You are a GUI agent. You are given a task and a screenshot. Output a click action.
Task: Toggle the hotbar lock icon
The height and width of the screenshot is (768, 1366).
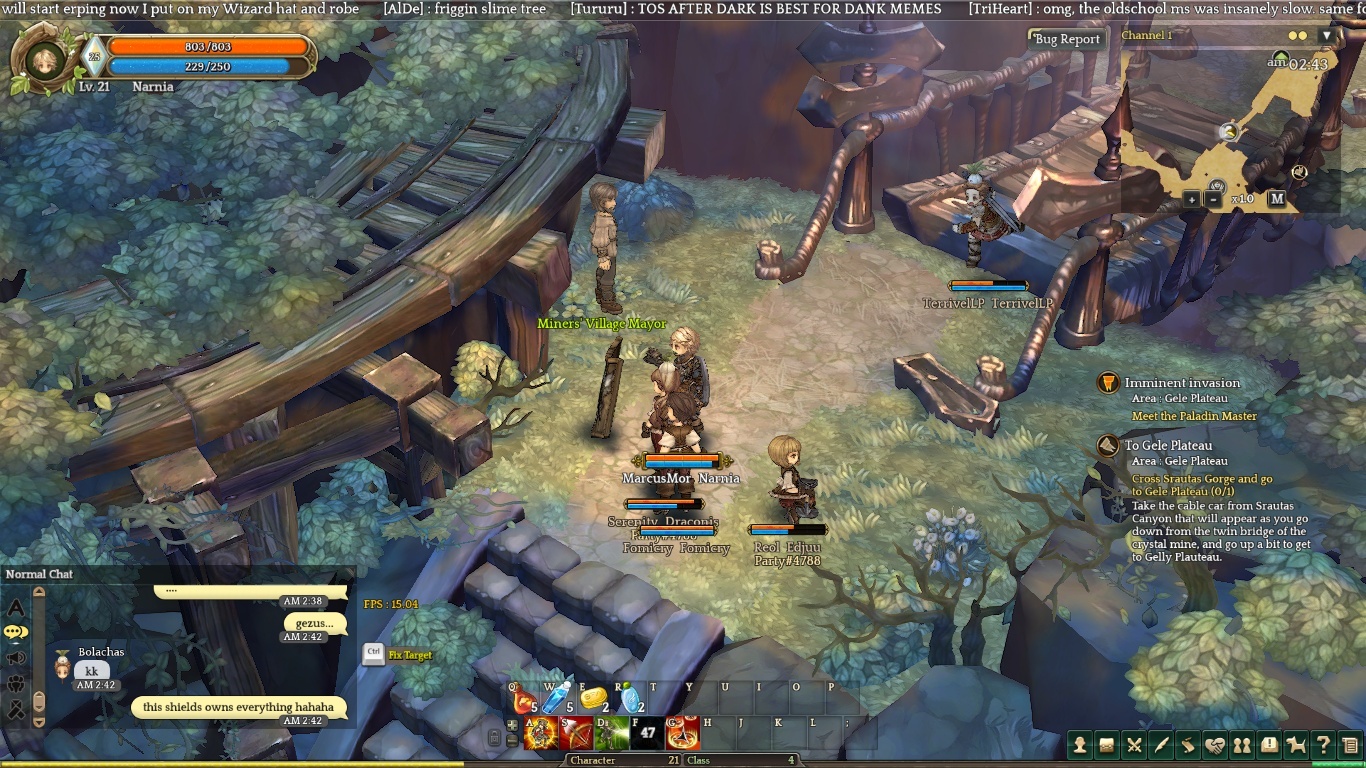pyautogui.click(x=494, y=739)
